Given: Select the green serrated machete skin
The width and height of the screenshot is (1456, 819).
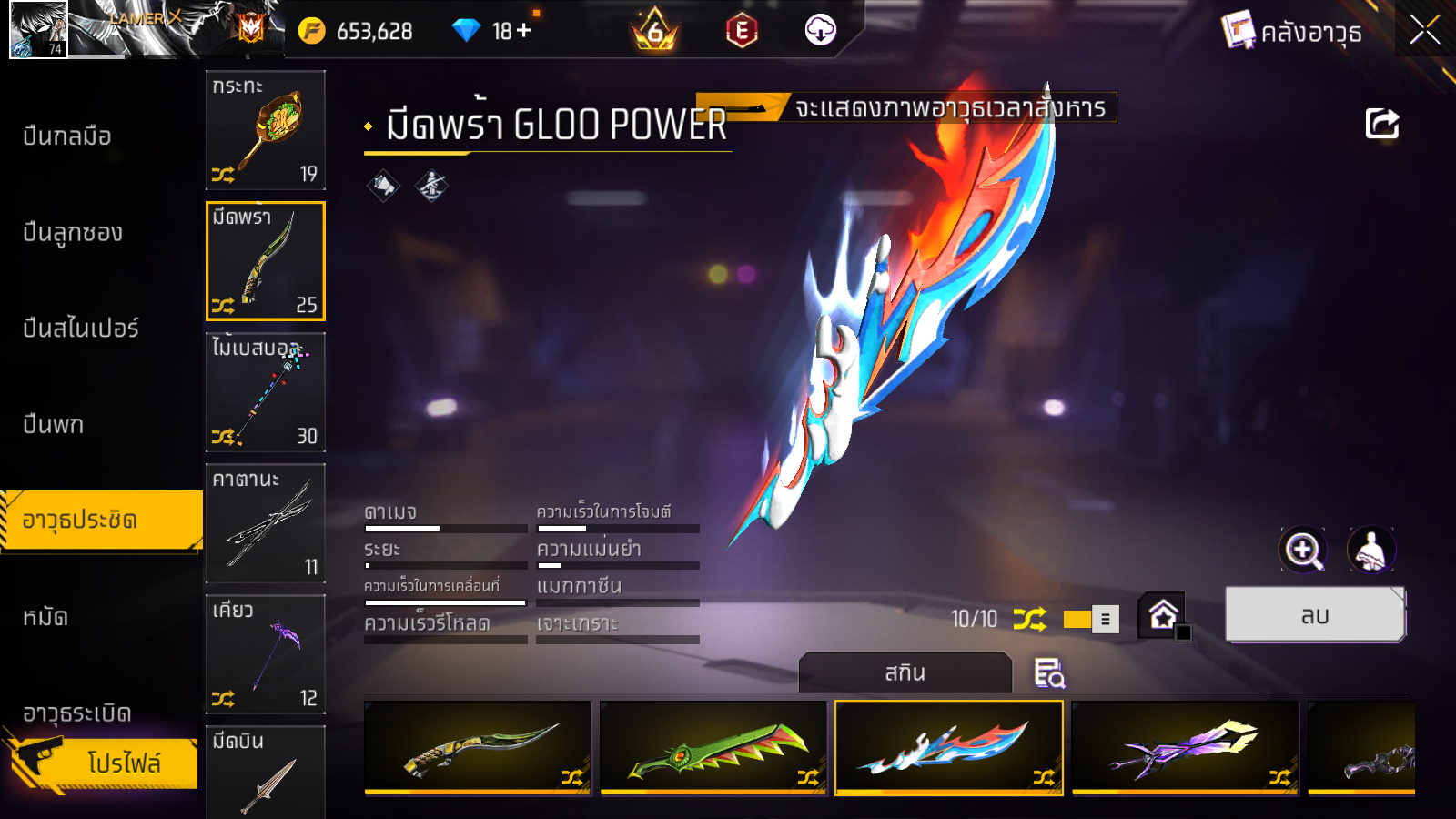Looking at the screenshot, I should (x=713, y=748).
